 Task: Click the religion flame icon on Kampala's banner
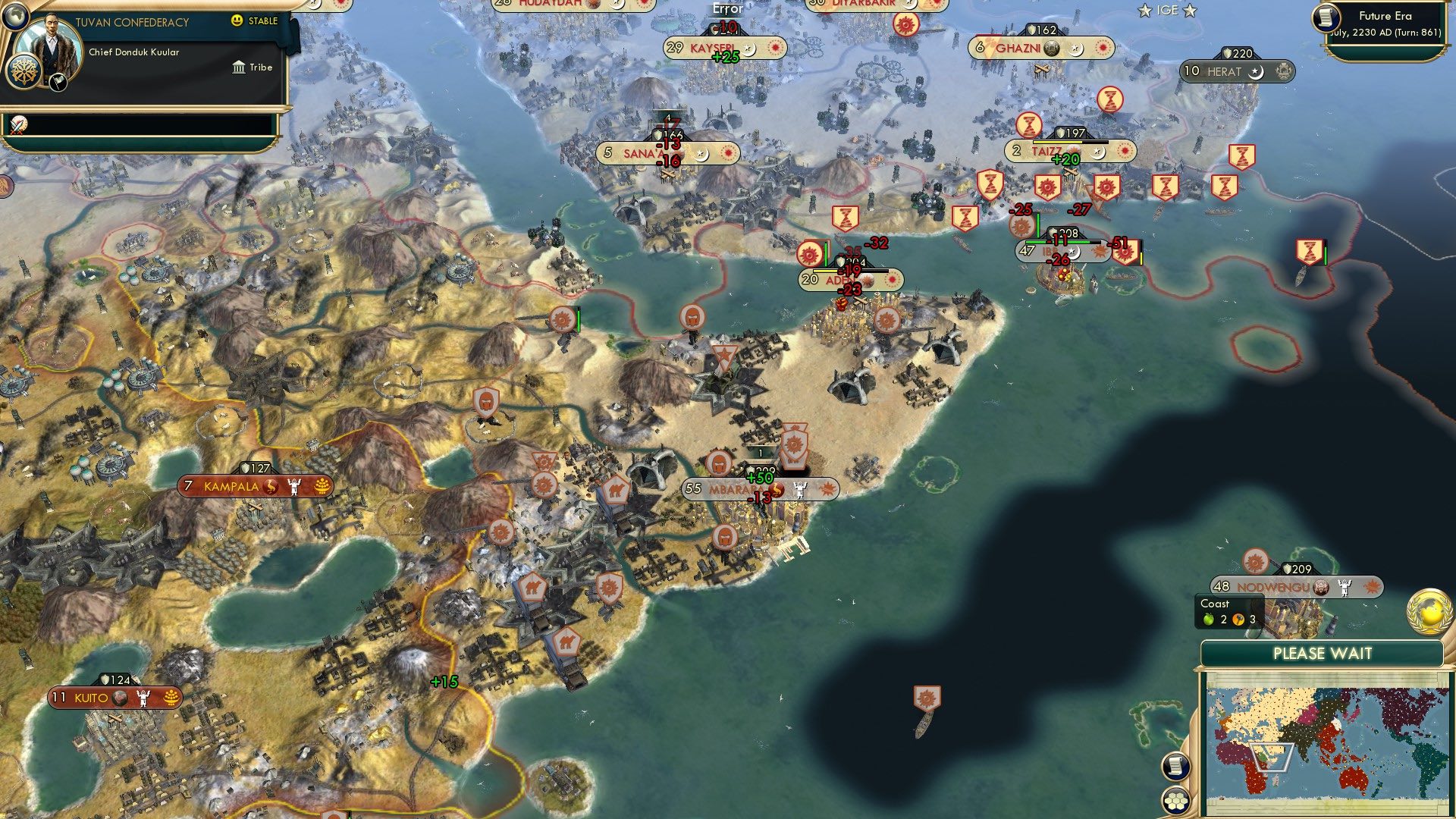tap(271, 486)
